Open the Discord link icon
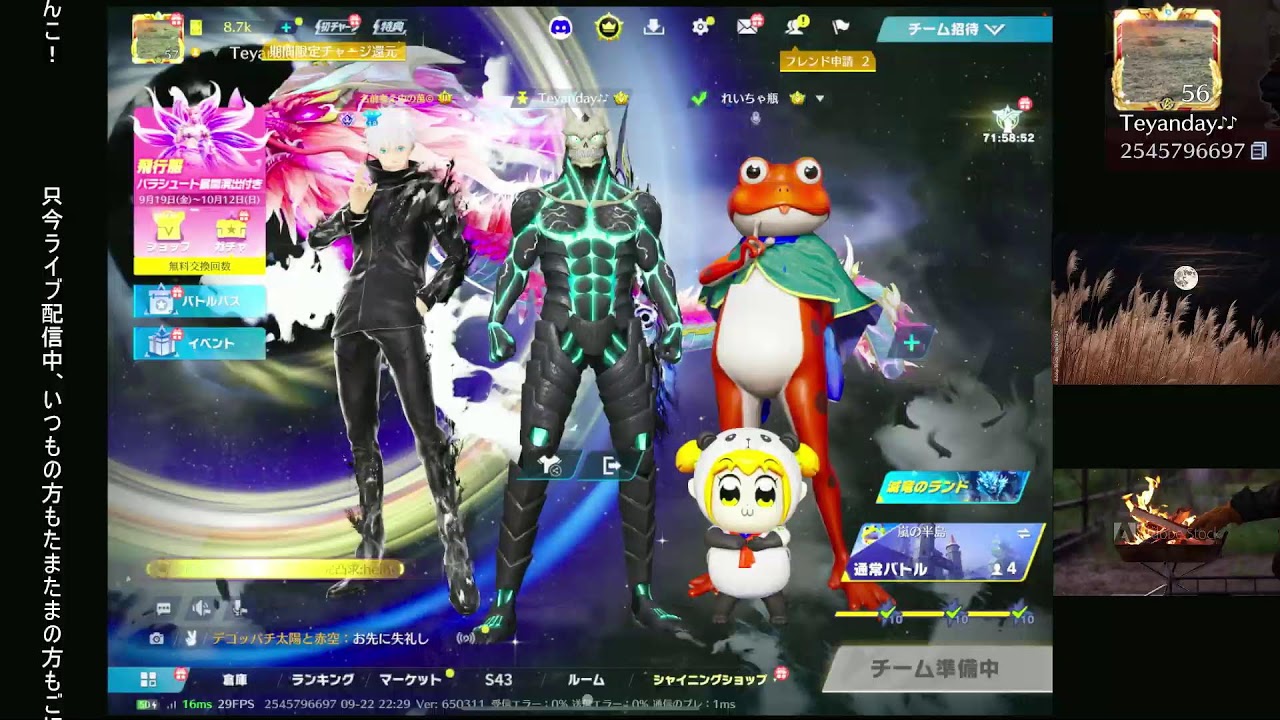1280x720 pixels. point(561,28)
